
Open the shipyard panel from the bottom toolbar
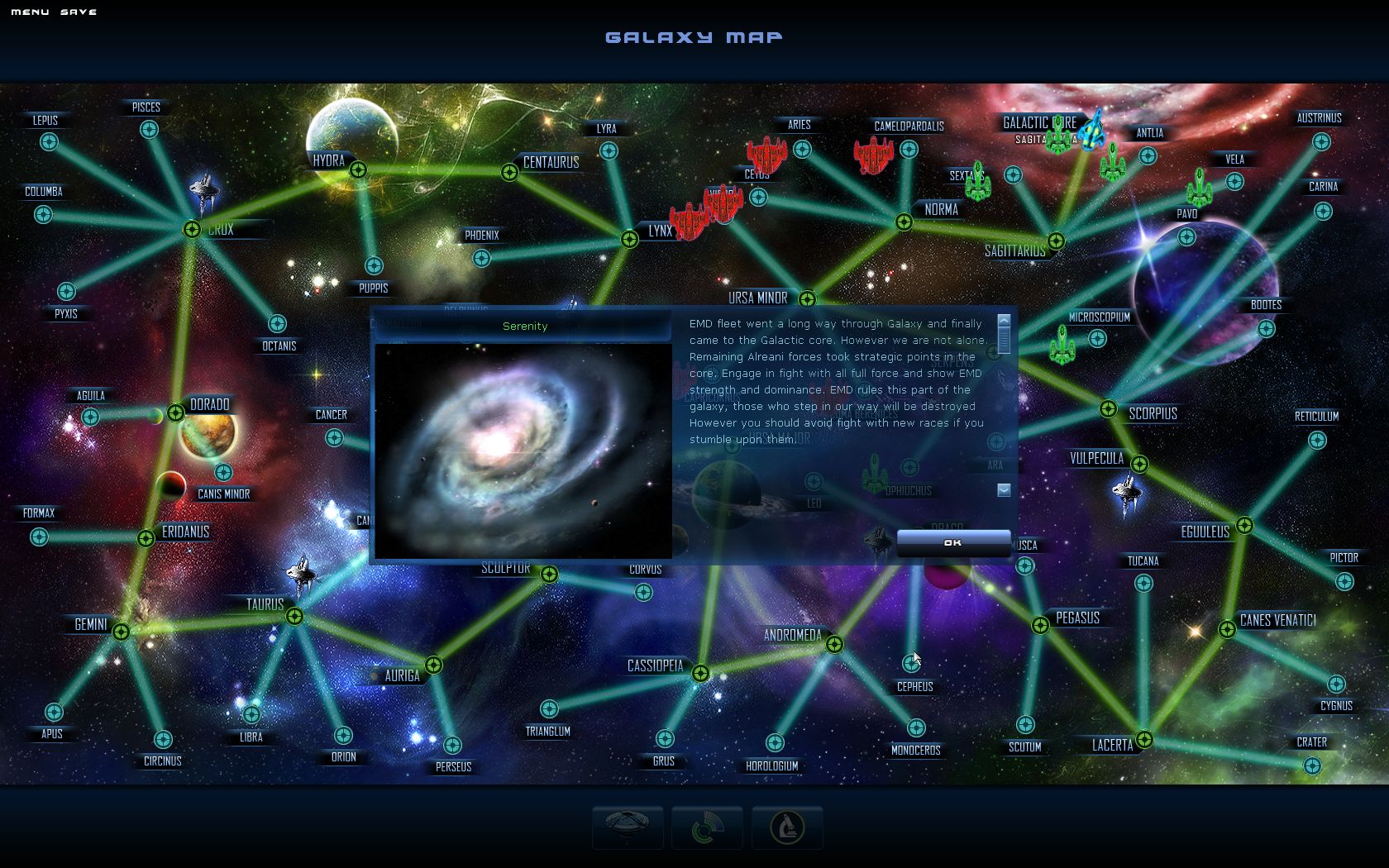coord(628,827)
